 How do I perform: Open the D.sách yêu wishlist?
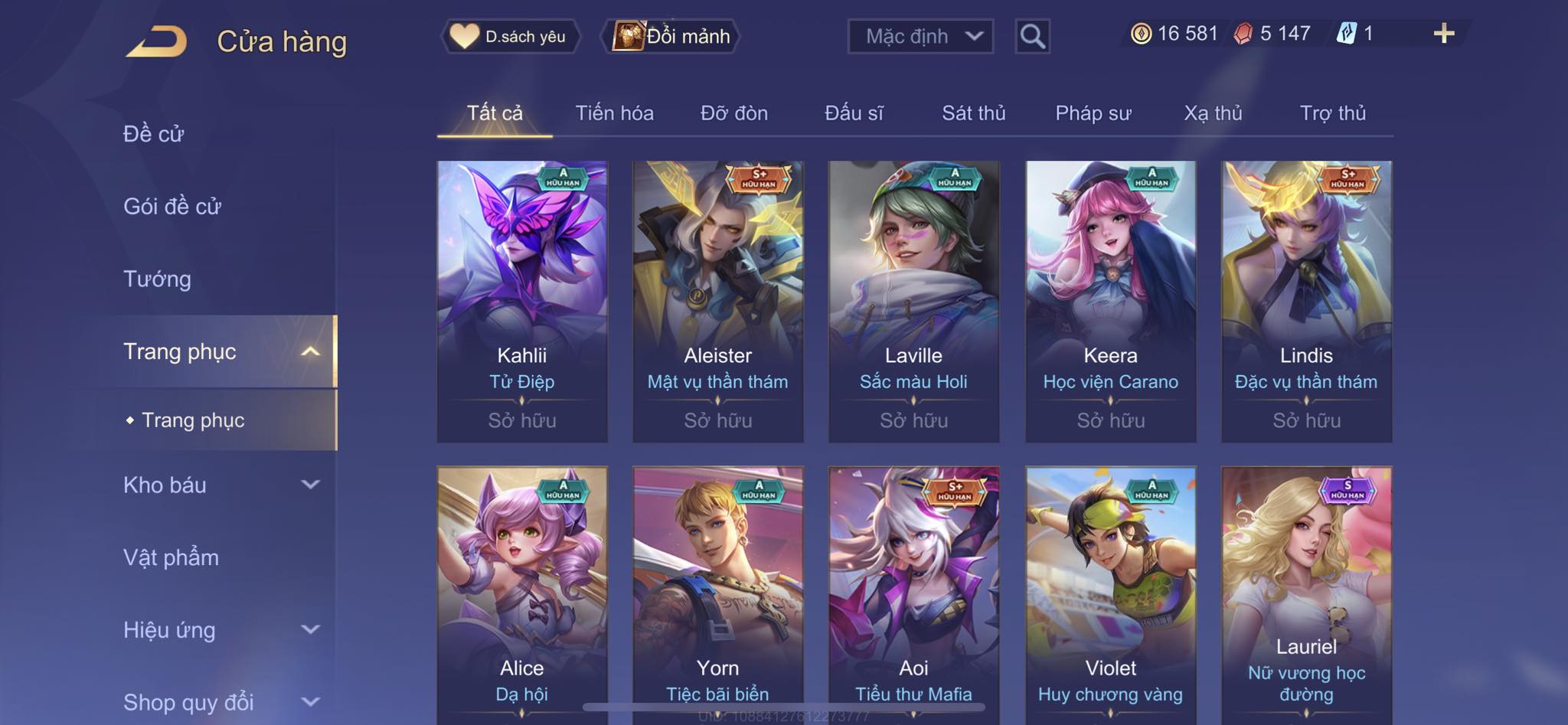tap(509, 36)
